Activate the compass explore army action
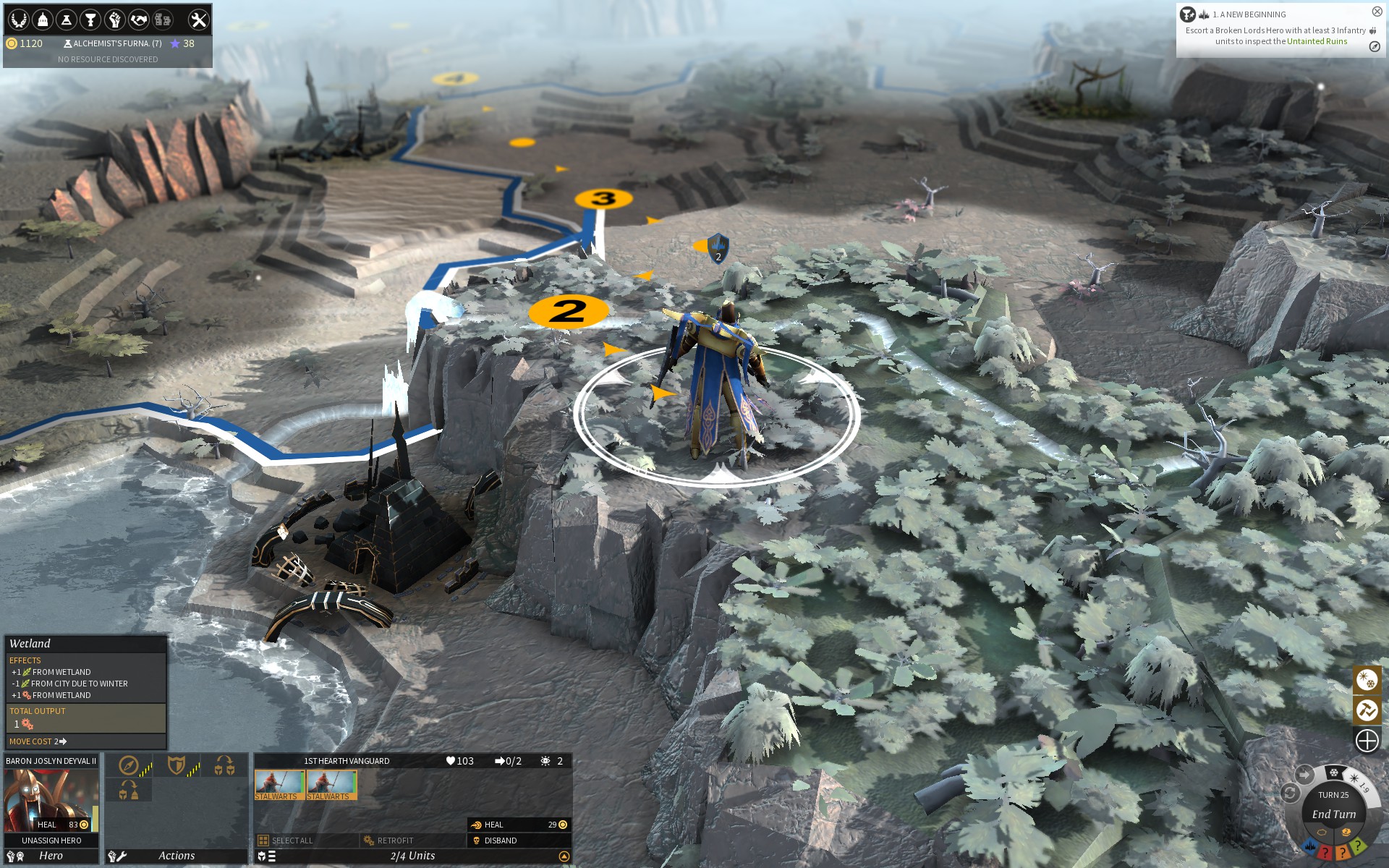Image resolution: width=1389 pixels, height=868 pixels. (x=129, y=765)
